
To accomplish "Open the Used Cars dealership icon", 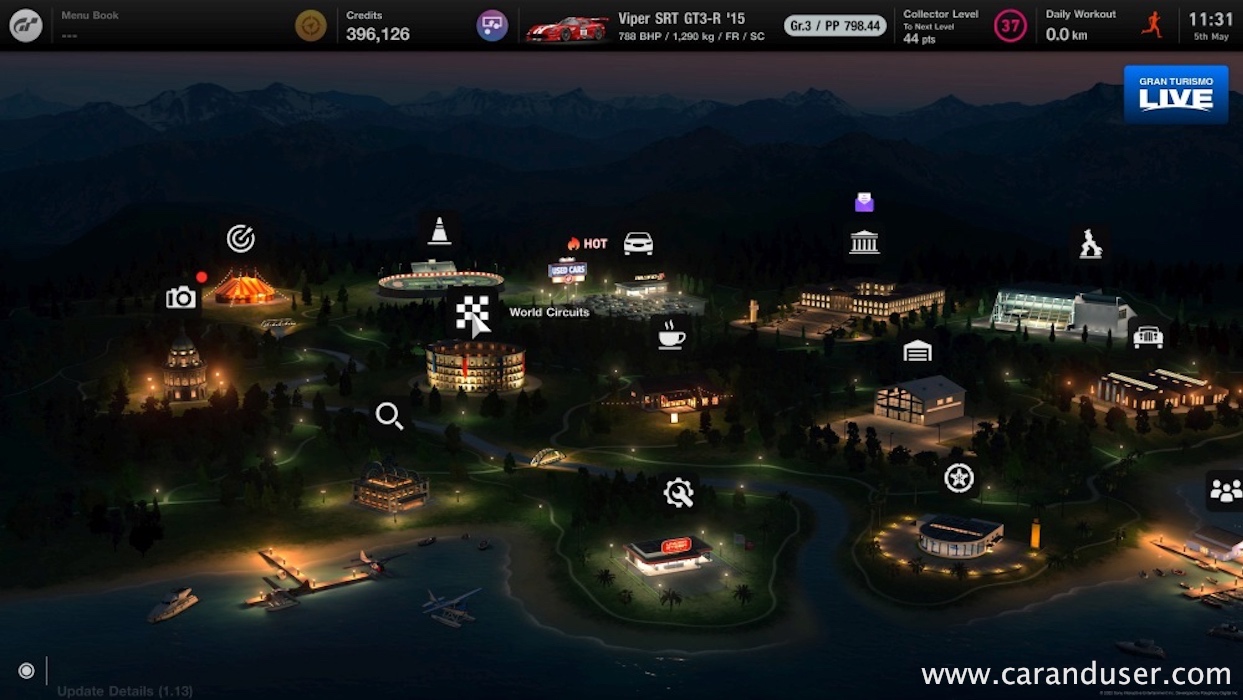I will click(638, 243).
